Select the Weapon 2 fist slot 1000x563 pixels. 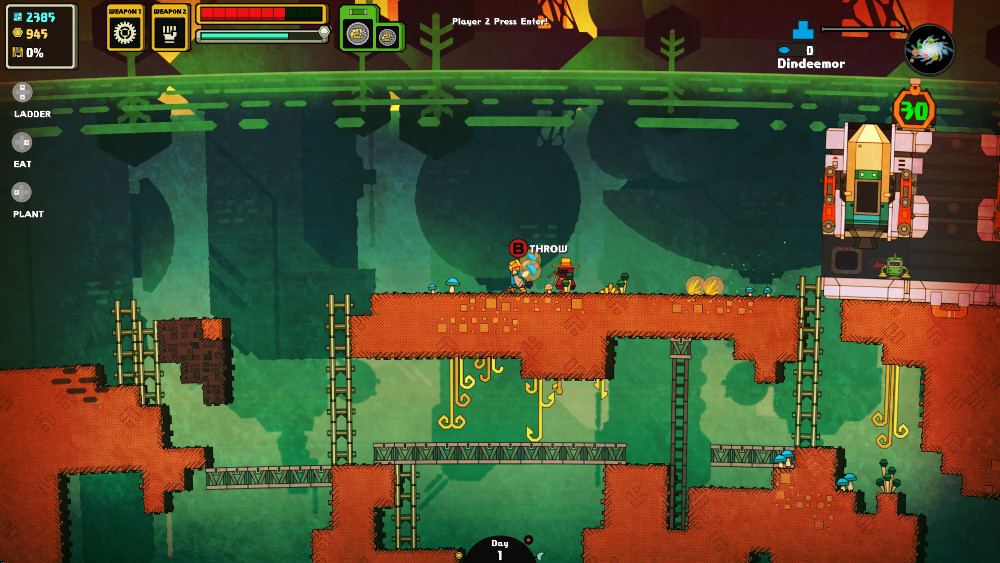(170, 29)
